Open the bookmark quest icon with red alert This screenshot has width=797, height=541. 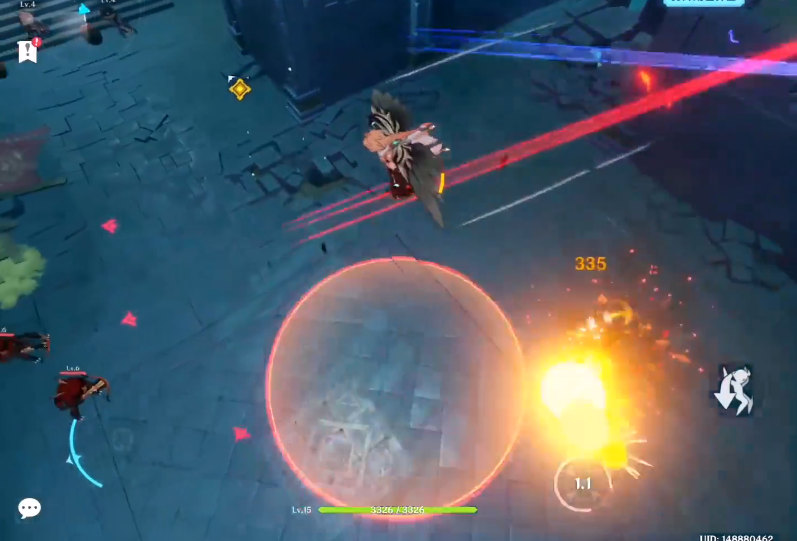27,51
